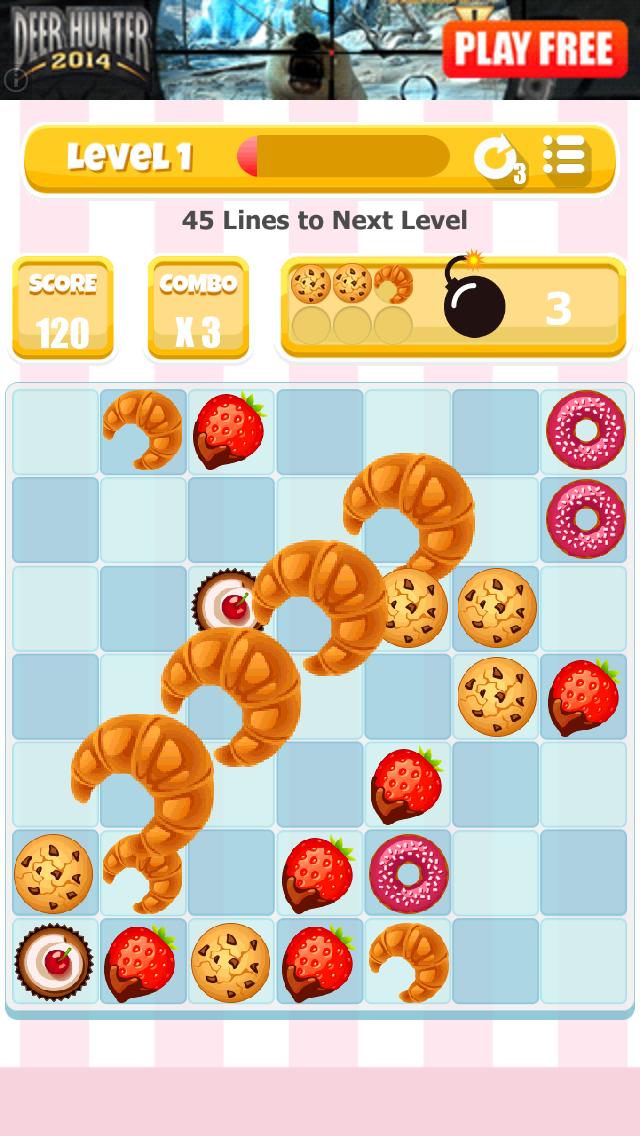Select the fully visible cherry cupcake tile
The width and height of the screenshot is (640, 1136).
pos(54,961)
